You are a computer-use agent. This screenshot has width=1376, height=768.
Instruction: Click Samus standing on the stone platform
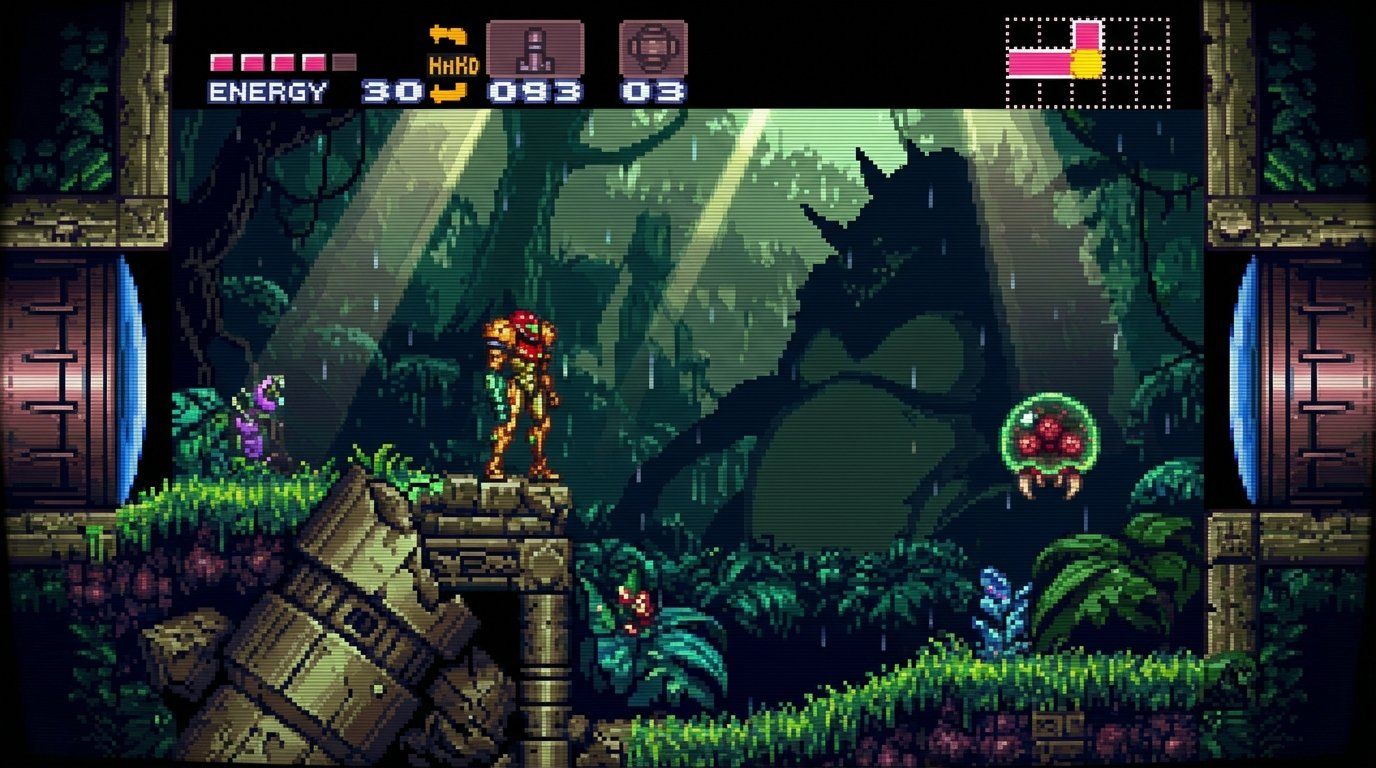click(519, 395)
